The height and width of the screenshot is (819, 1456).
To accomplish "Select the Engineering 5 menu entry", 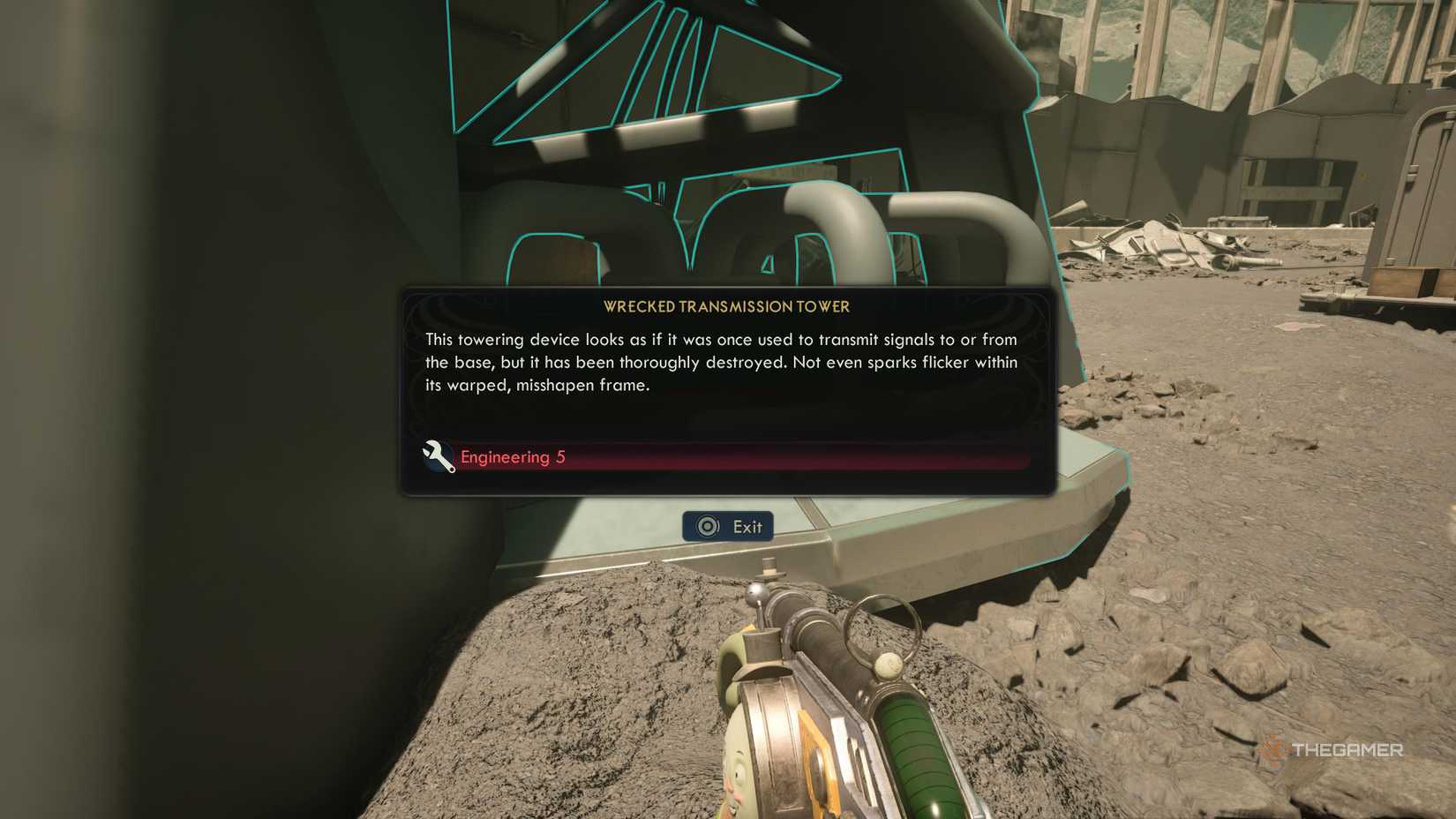I will (x=514, y=457).
